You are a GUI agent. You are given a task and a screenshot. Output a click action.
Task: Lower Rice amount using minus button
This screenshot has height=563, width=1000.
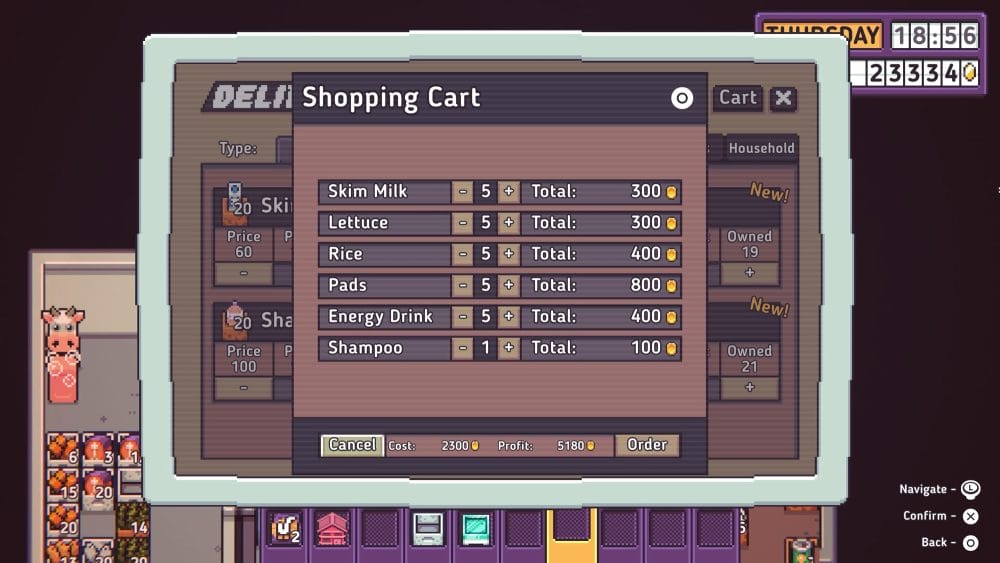[x=462, y=254]
